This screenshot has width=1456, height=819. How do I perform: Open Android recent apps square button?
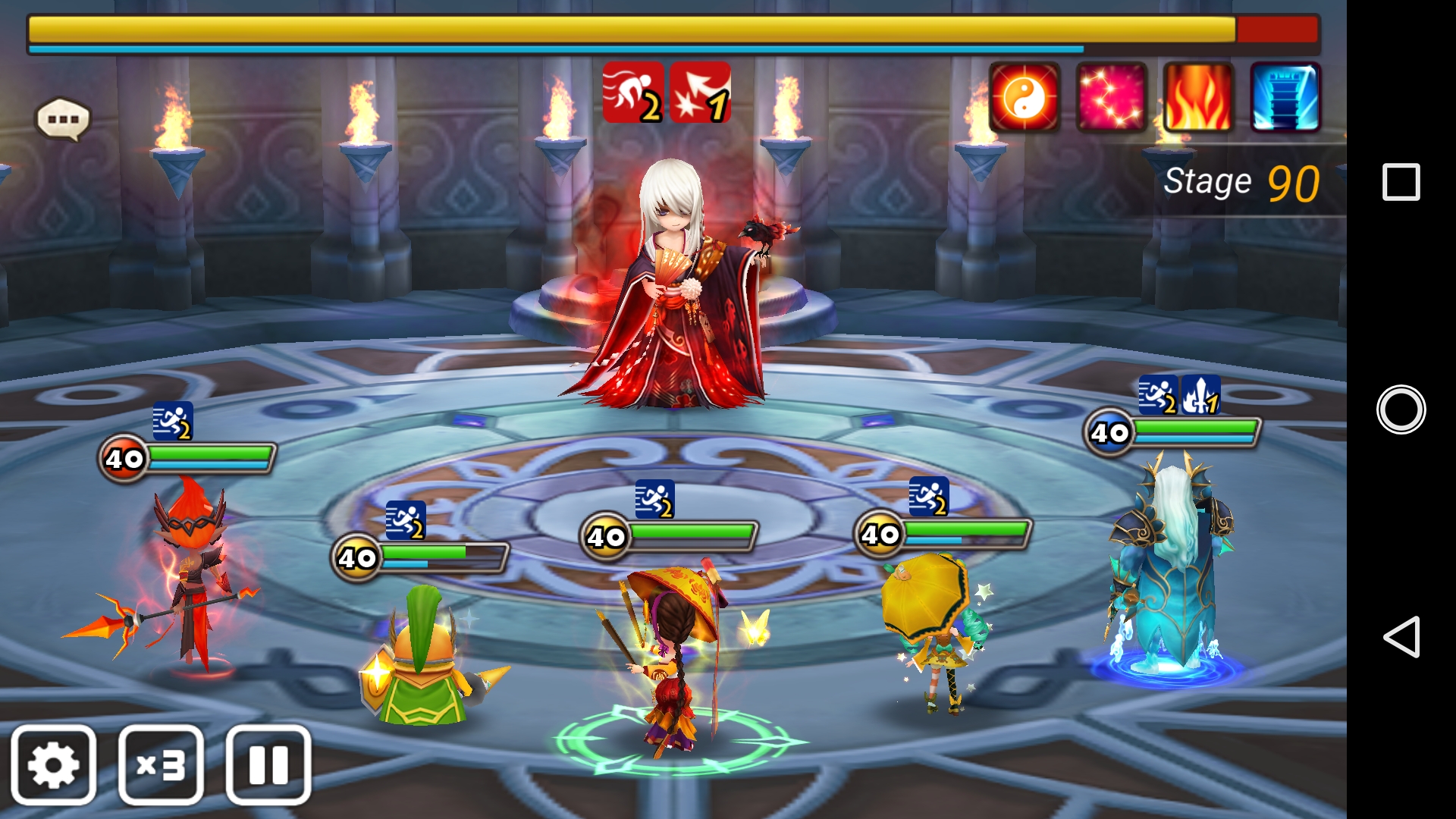pyautogui.click(x=1401, y=182)
